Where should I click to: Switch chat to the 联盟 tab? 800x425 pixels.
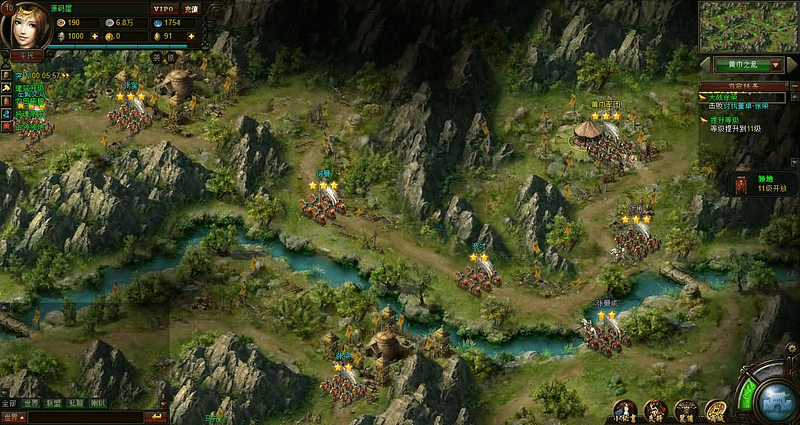54,403
